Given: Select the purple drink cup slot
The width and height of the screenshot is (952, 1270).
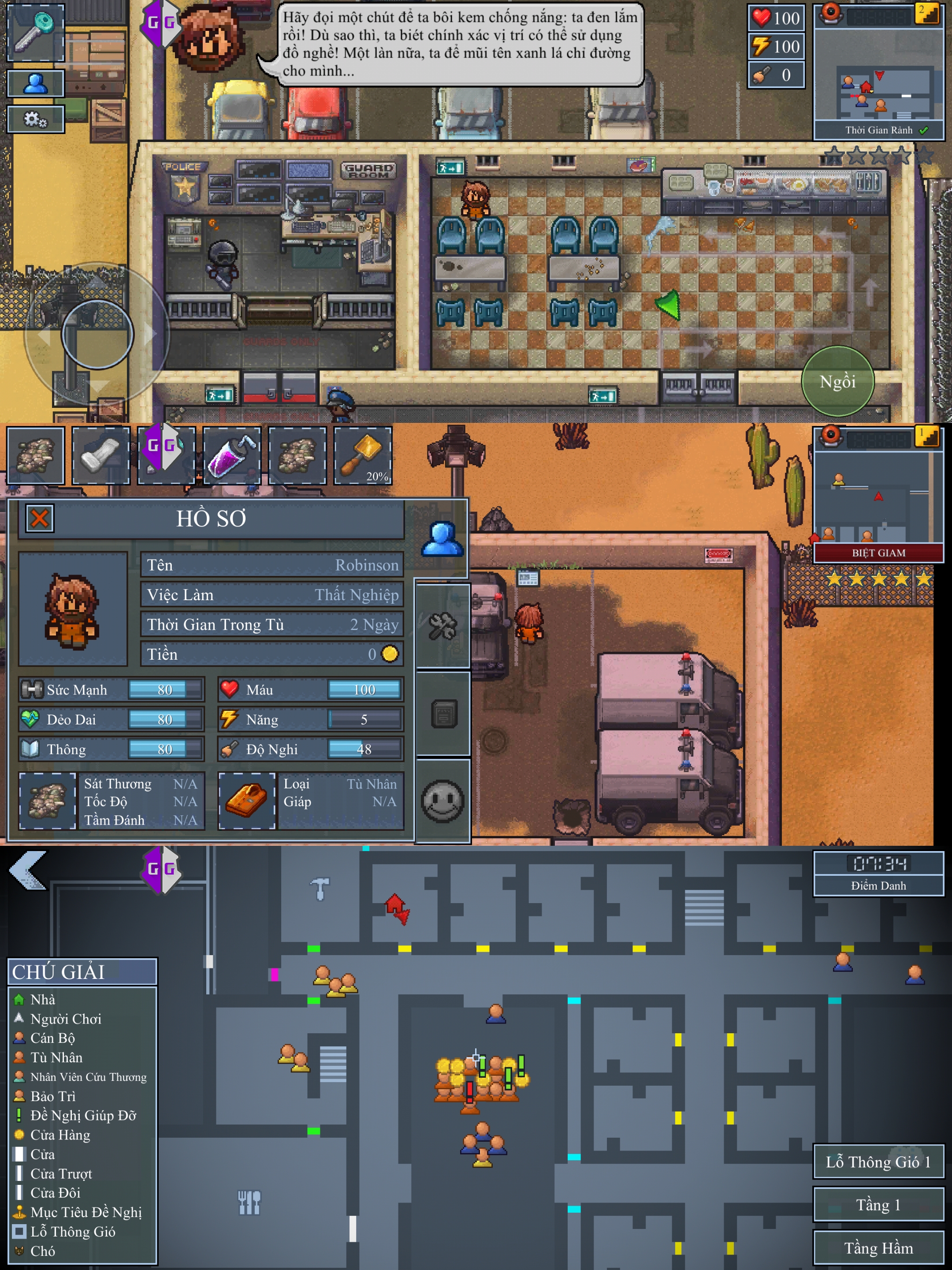Looking at the screenshot, I should coord(232,455).
